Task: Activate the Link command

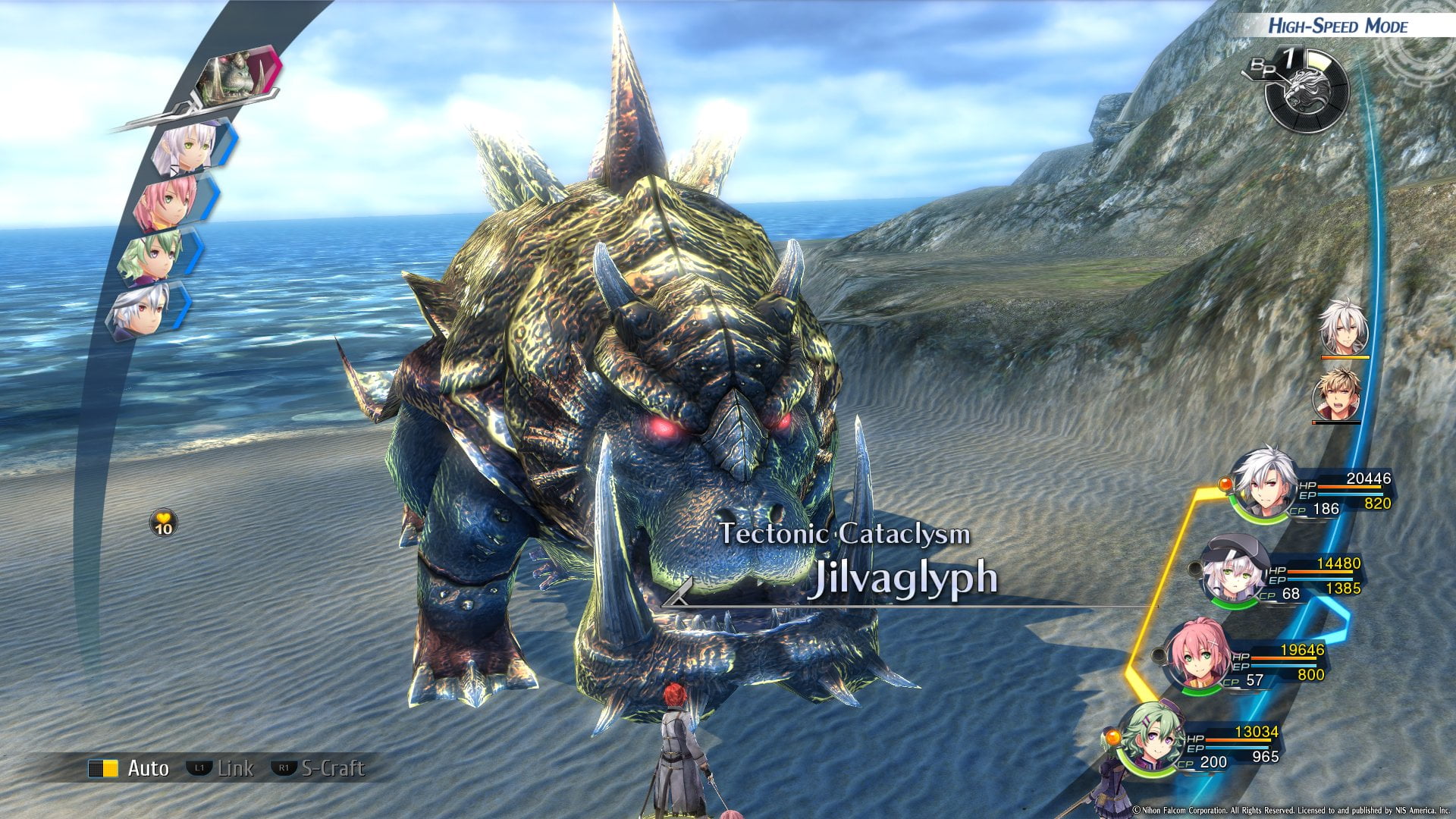Action: click(x=221, y=768)
